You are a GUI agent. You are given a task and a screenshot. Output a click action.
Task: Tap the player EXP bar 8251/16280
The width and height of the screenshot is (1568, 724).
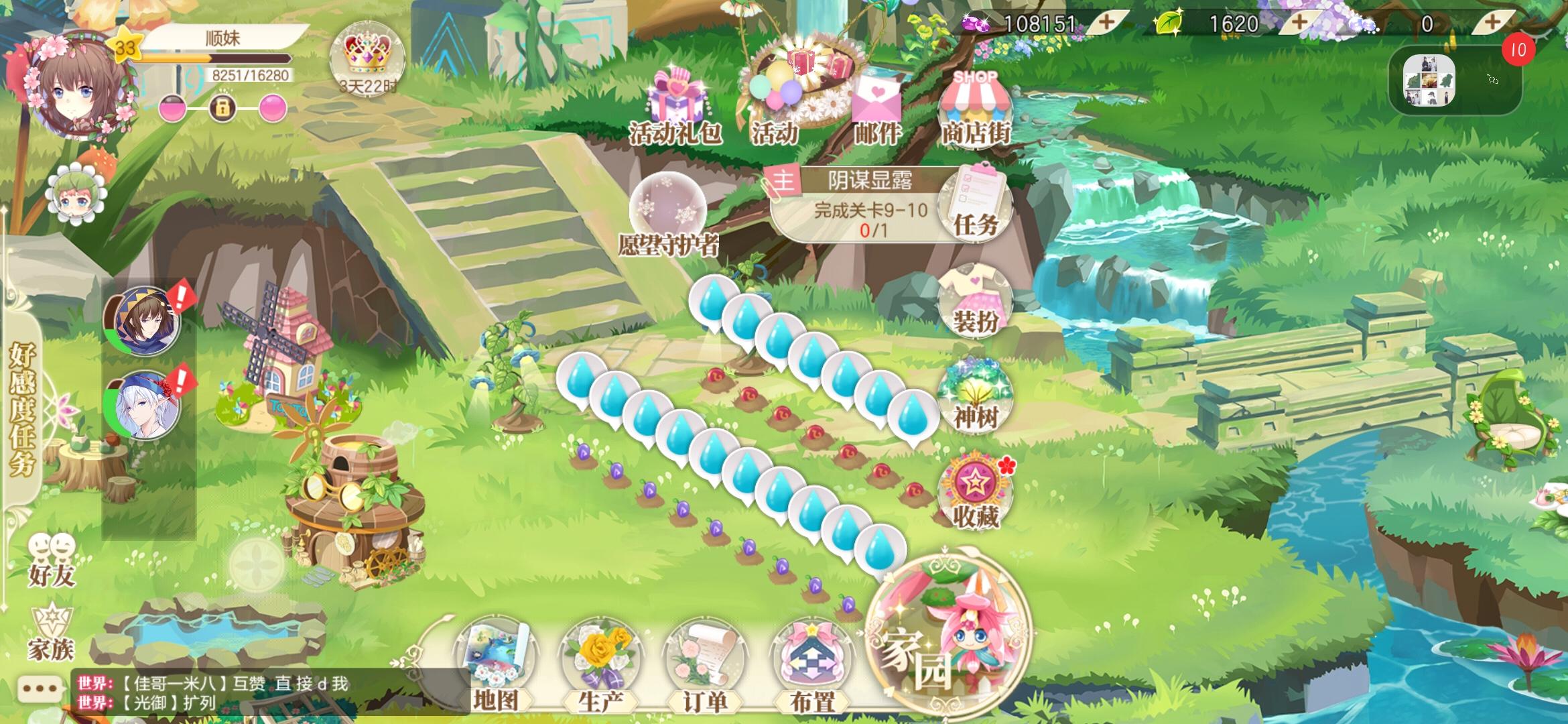[x=221, y=64]
